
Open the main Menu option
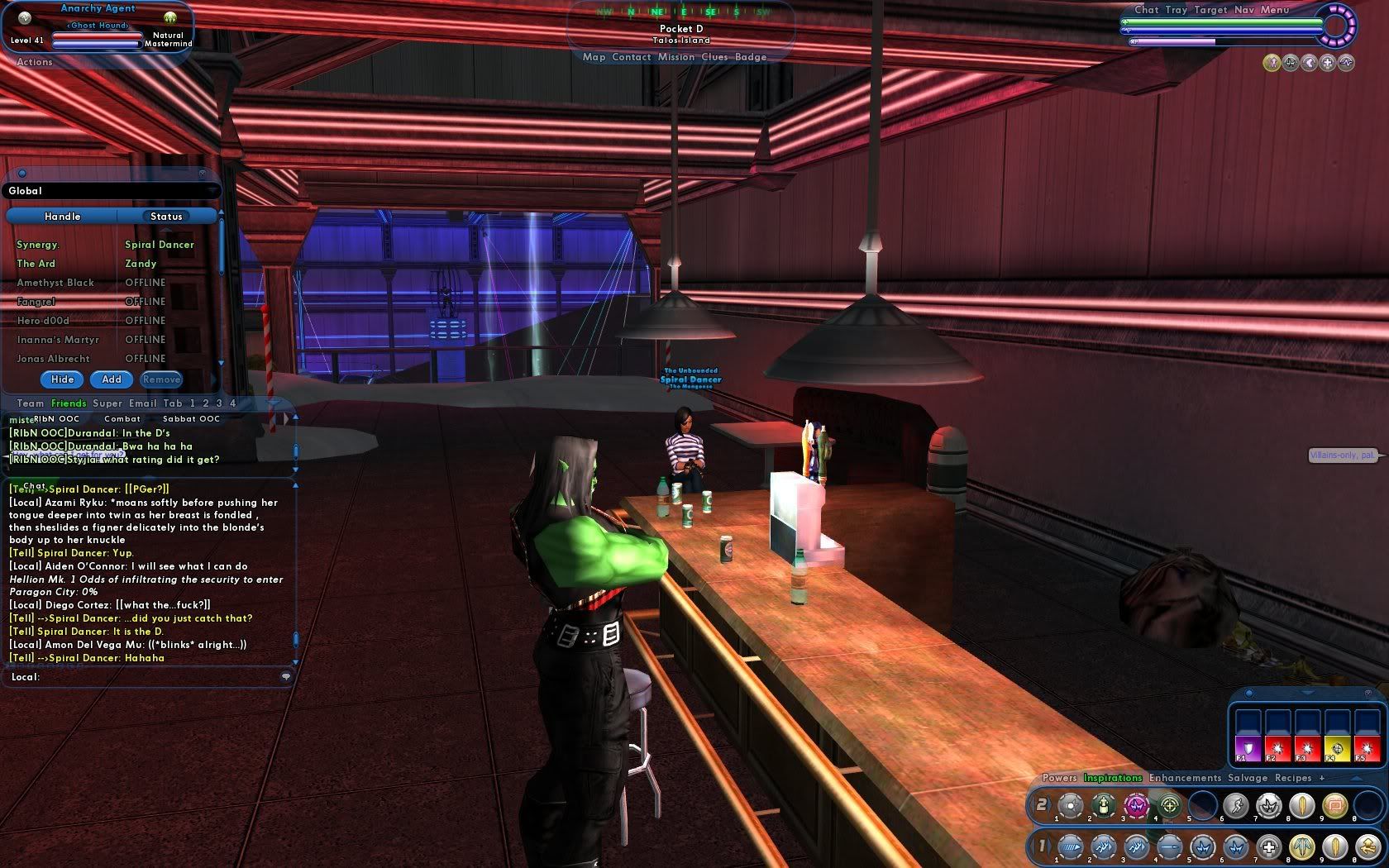click(1275, 10)
